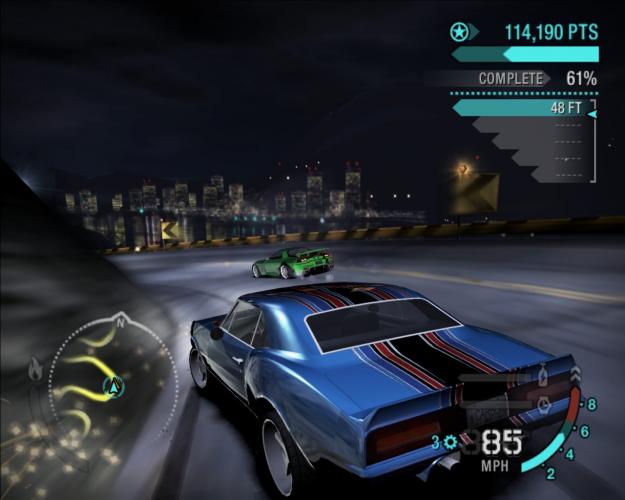Click the star icon beside the points total
The height and width of the screenshot is (500, 625).
tap(461, 33)
